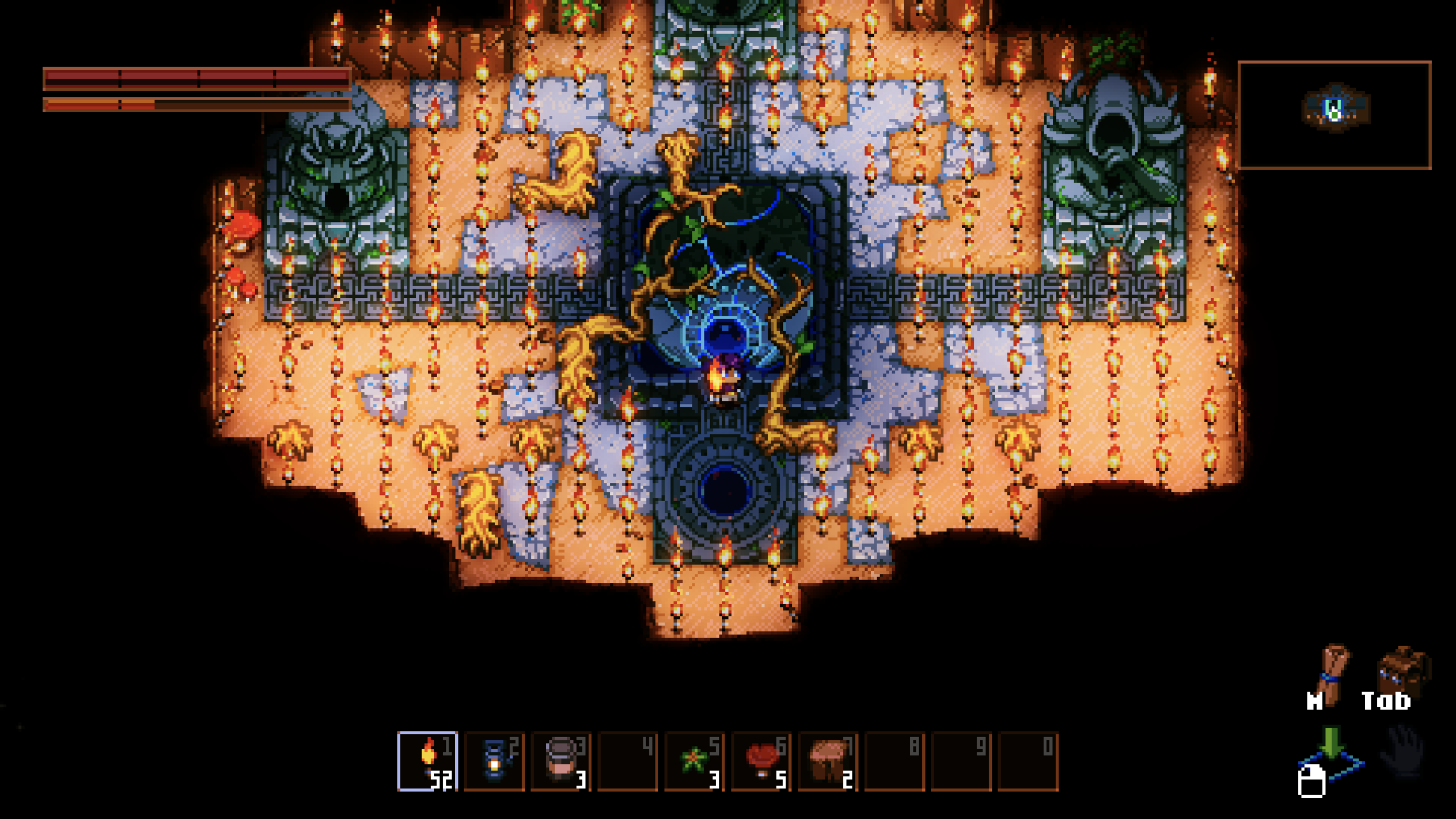The height and width of the screenshot is (819, 1456).
Task: Select the bucket-shaped item stack of 3
Action: pos(561,761)
